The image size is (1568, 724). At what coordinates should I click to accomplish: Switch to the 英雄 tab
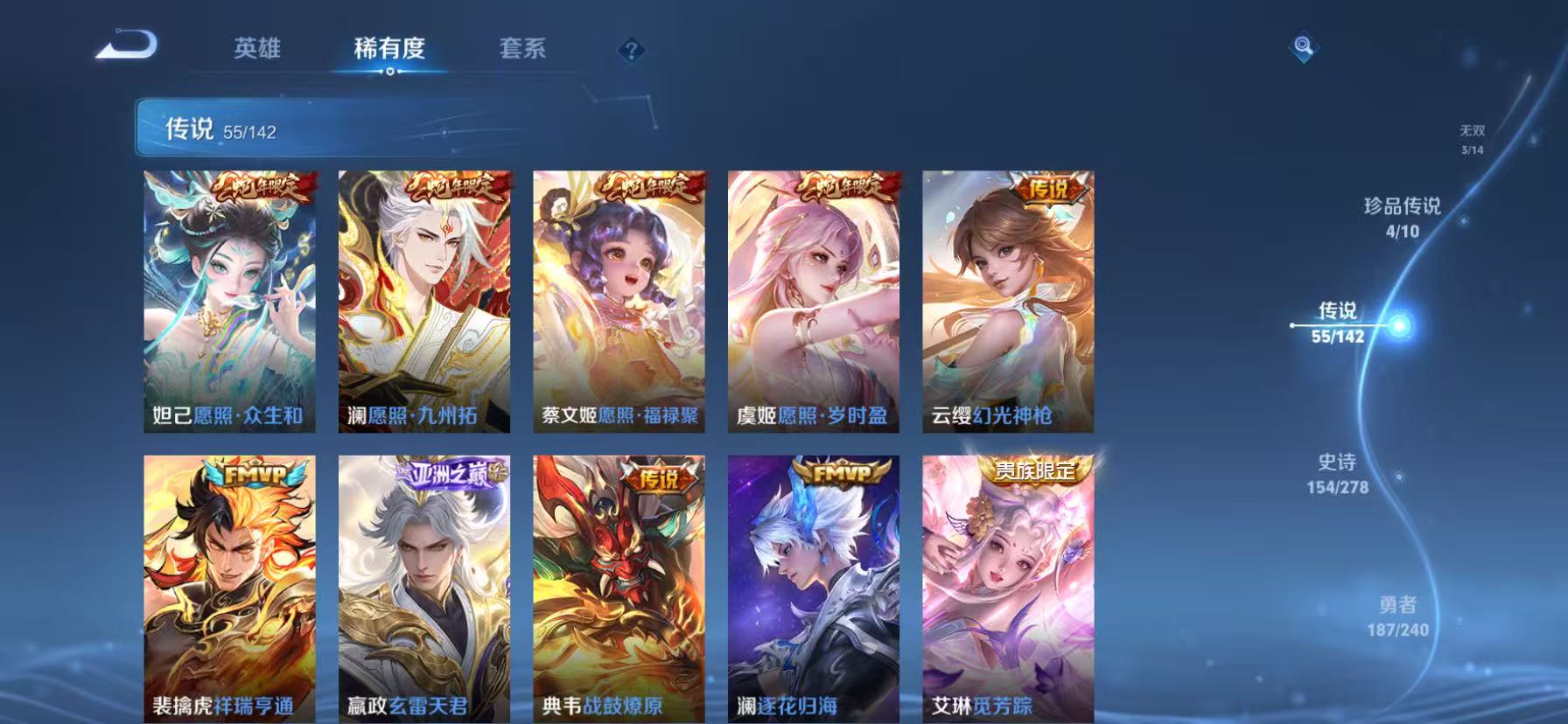(258, 50)
